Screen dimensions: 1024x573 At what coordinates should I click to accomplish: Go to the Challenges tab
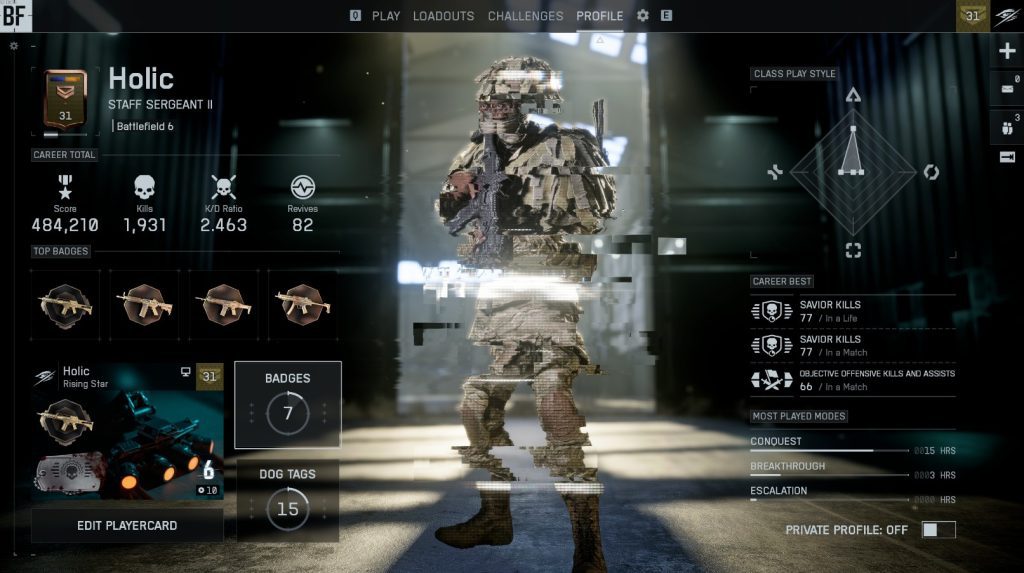coord(525,16)
